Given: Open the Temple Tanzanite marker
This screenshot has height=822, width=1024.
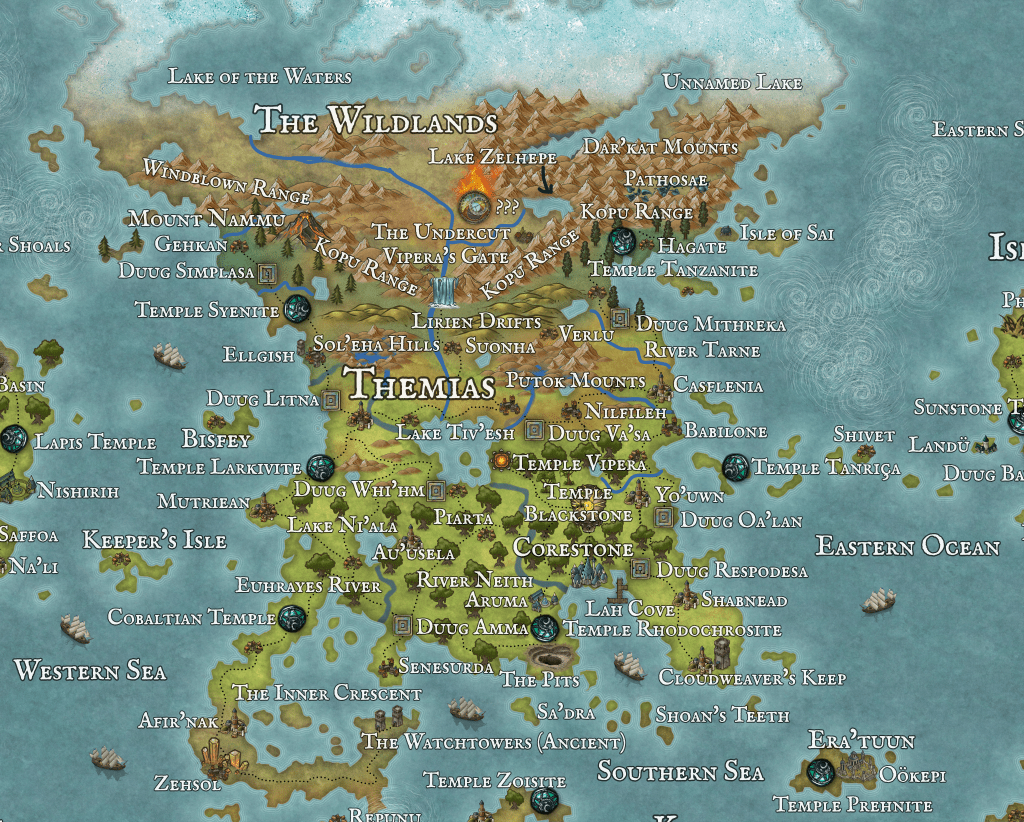Looking at the screenshot, I should click(620, 240).
